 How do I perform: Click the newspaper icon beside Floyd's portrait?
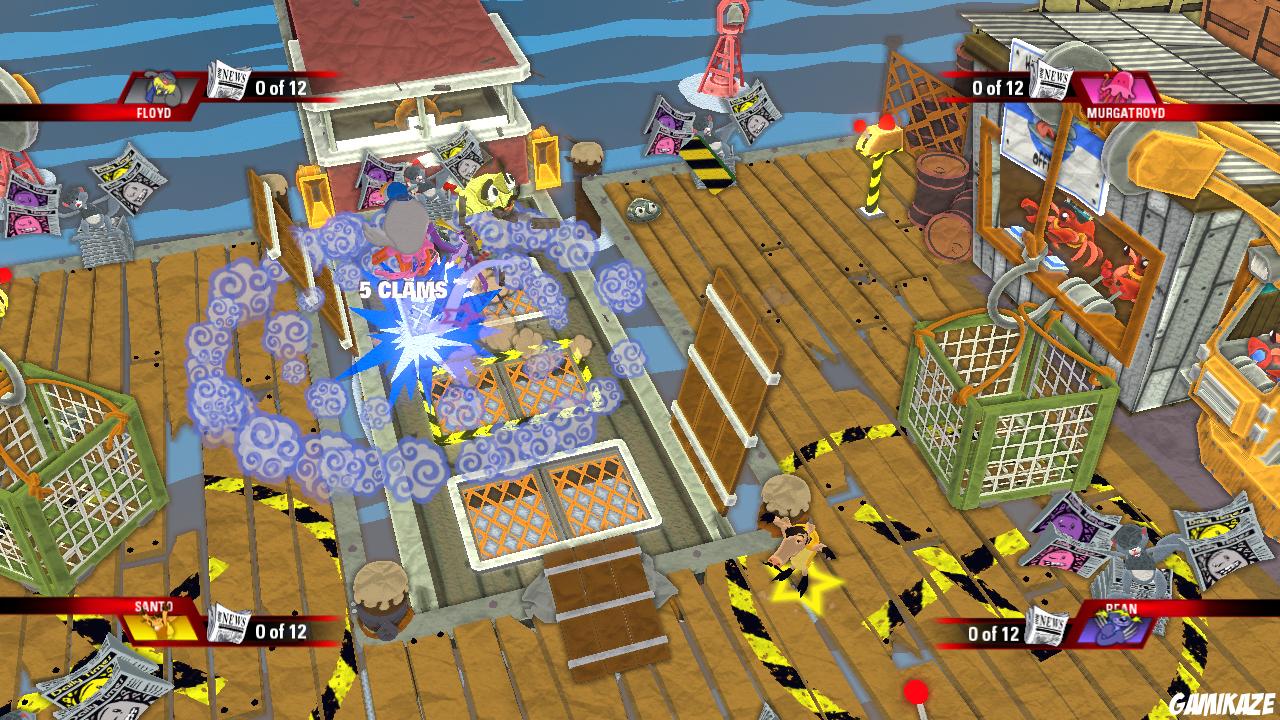(x=227, y=81)
